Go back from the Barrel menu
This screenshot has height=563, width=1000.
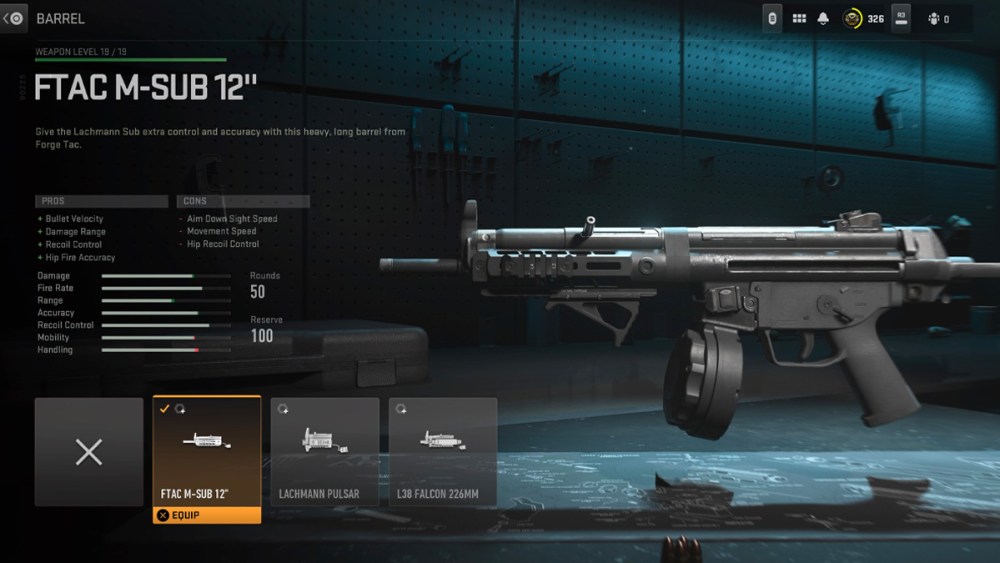[14, 18]
